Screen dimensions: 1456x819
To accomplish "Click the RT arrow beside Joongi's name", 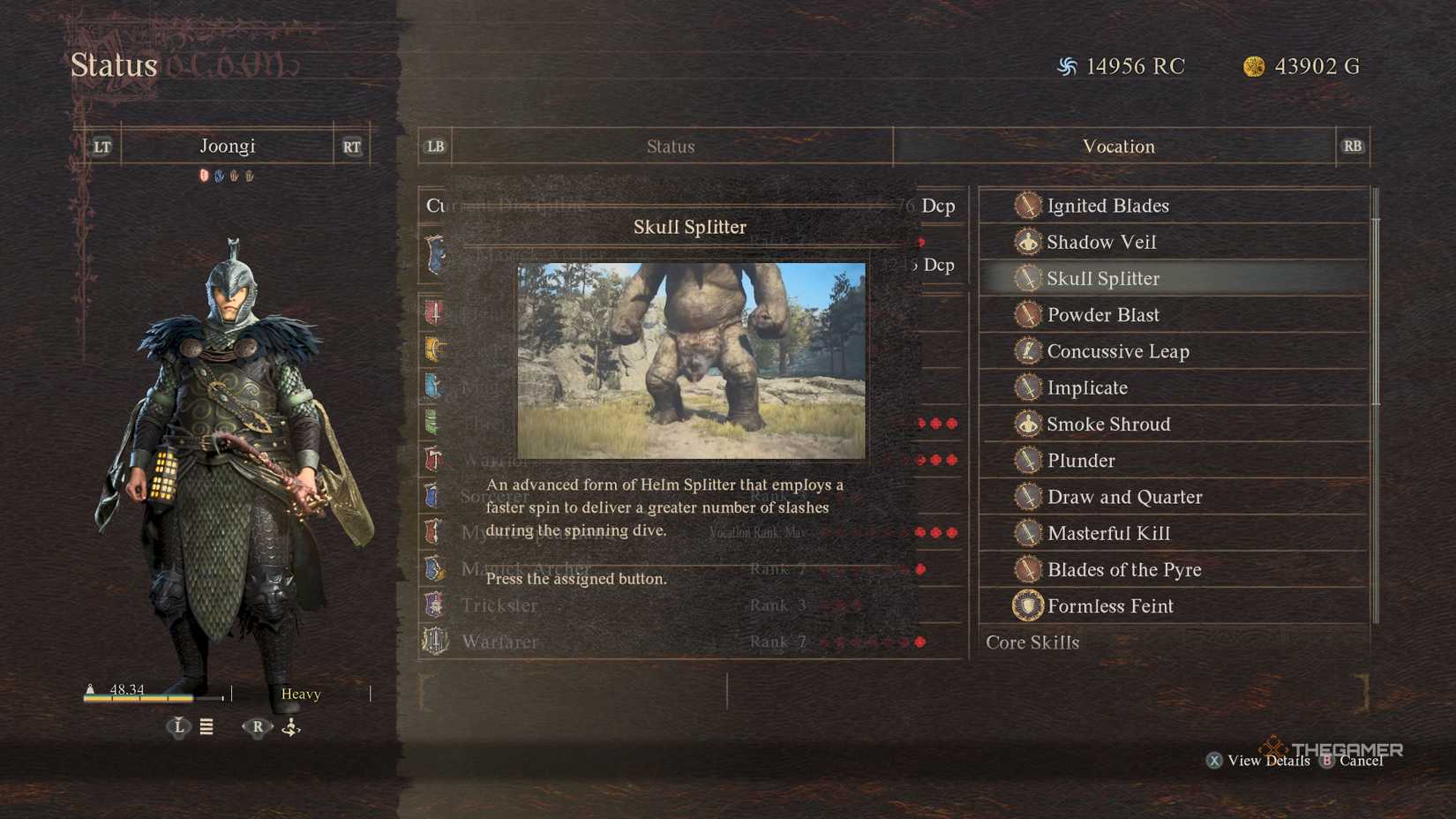I will [350, 146].
